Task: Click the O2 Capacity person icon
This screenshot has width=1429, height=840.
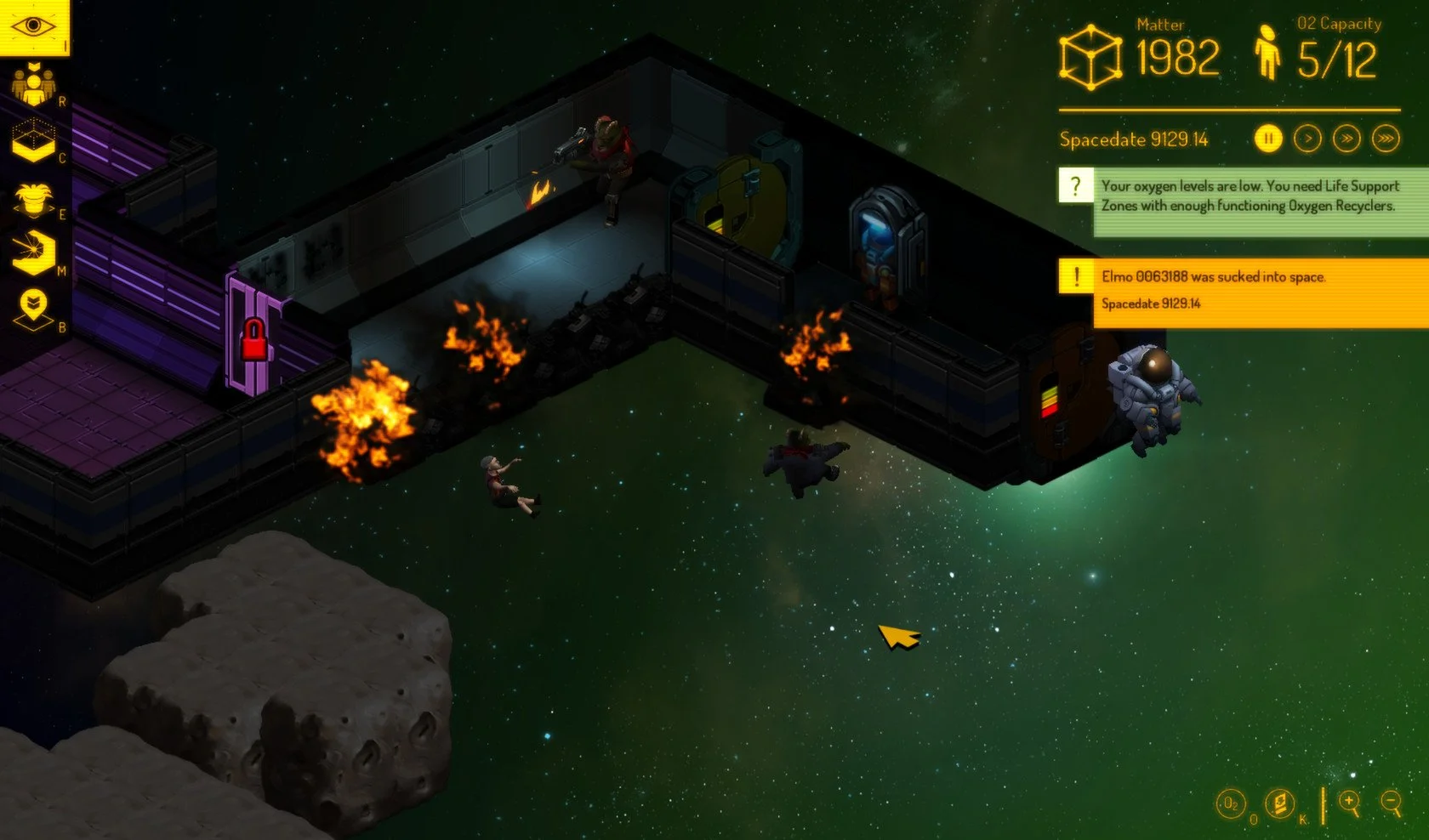Action: (x=1268, y=53)
